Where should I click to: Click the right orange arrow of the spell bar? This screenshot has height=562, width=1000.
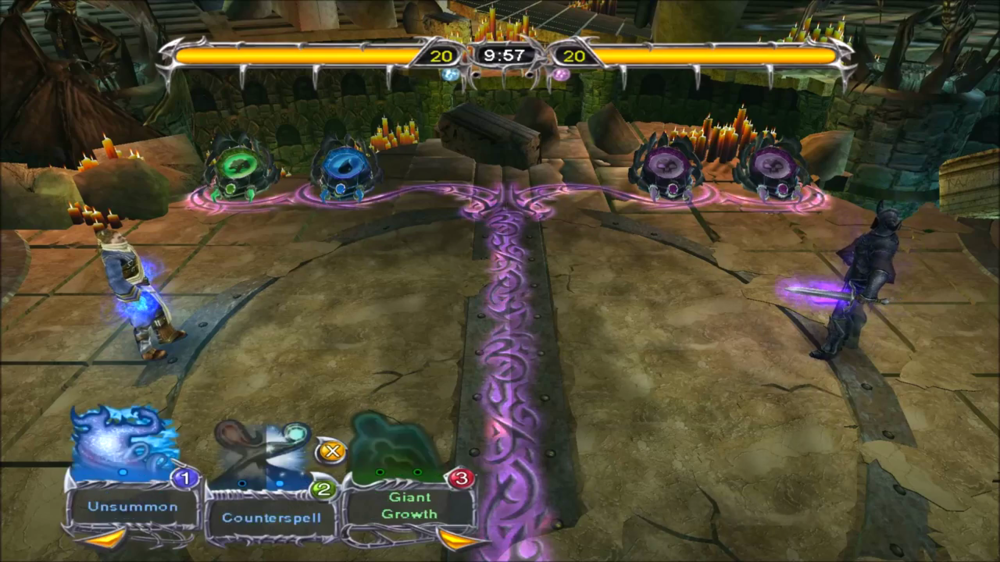coord(458,540)
